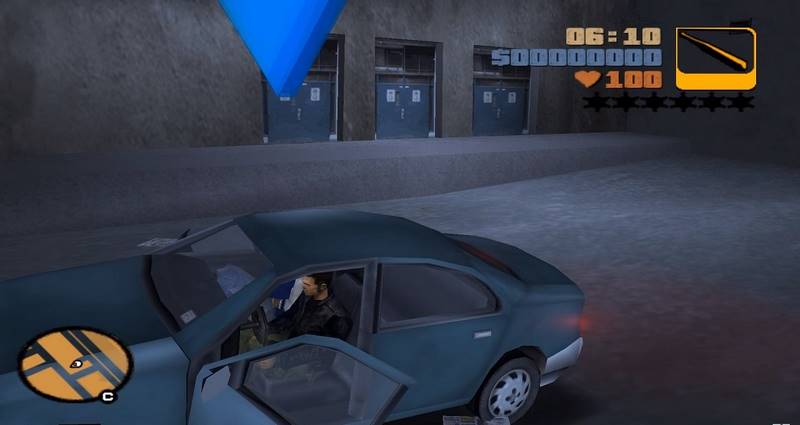This screenshot has width=800, height=425.
Task: Open the circular radar minimap
Action: tap(74, 364)
